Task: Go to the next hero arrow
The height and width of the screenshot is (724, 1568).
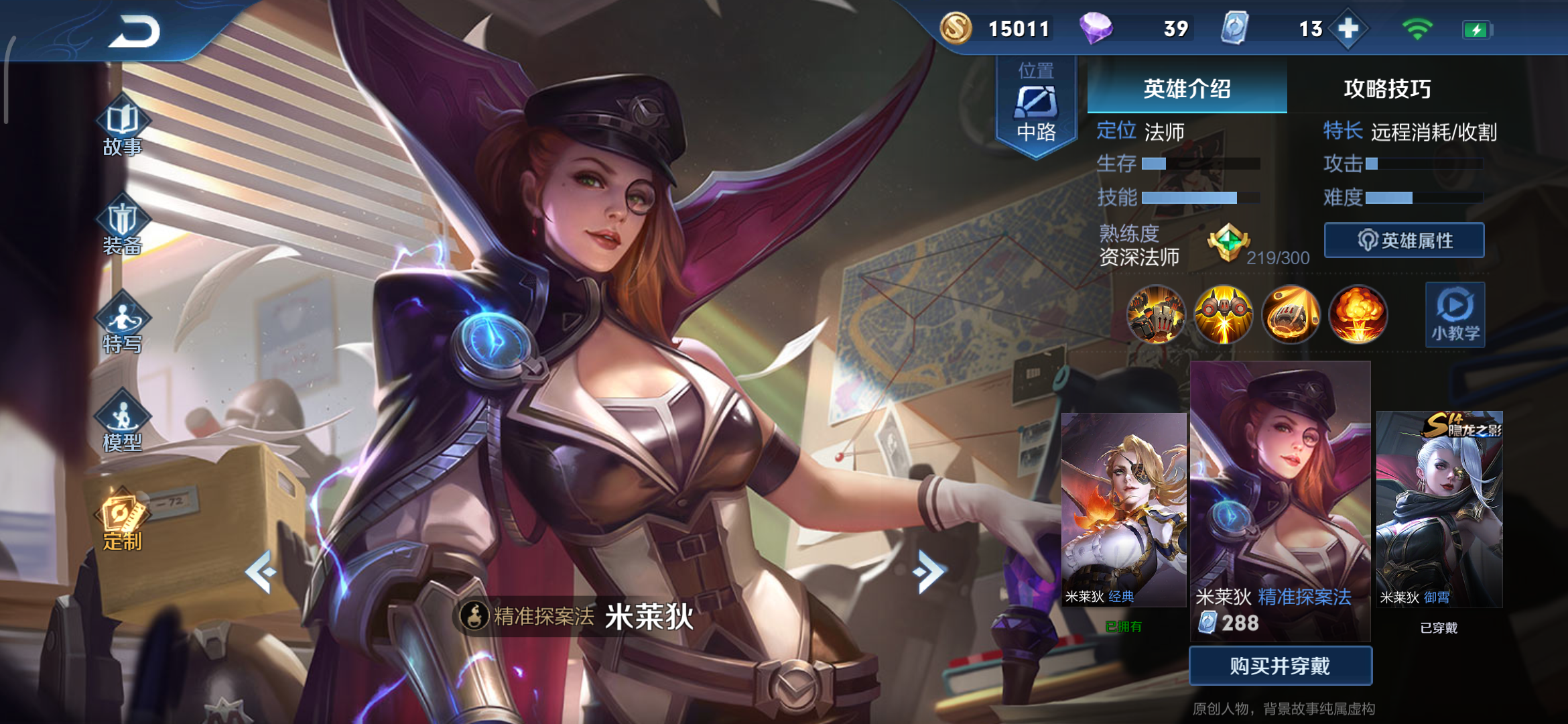Action: point(928,572)
